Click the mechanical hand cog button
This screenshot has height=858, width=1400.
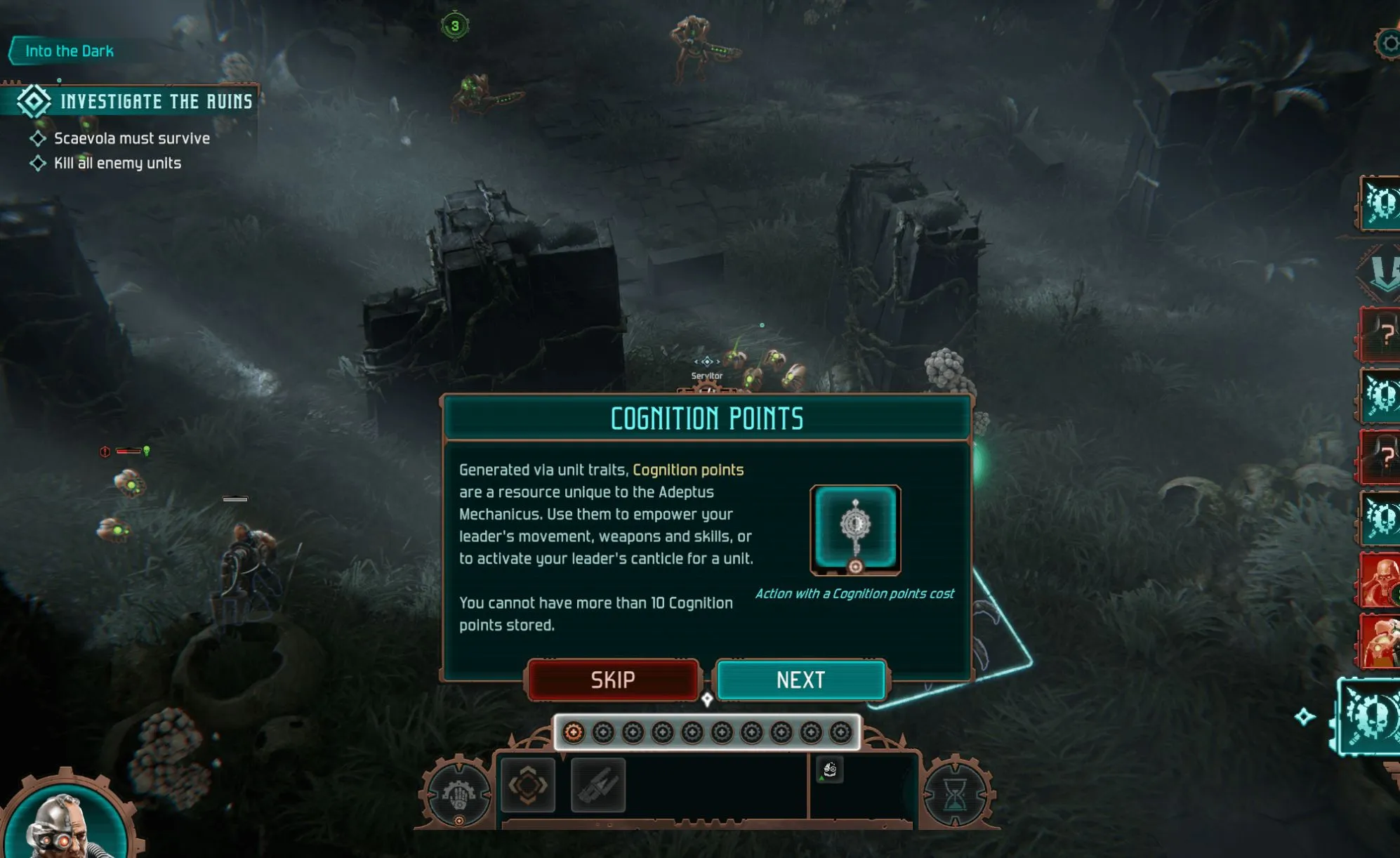tap(458, 795)
